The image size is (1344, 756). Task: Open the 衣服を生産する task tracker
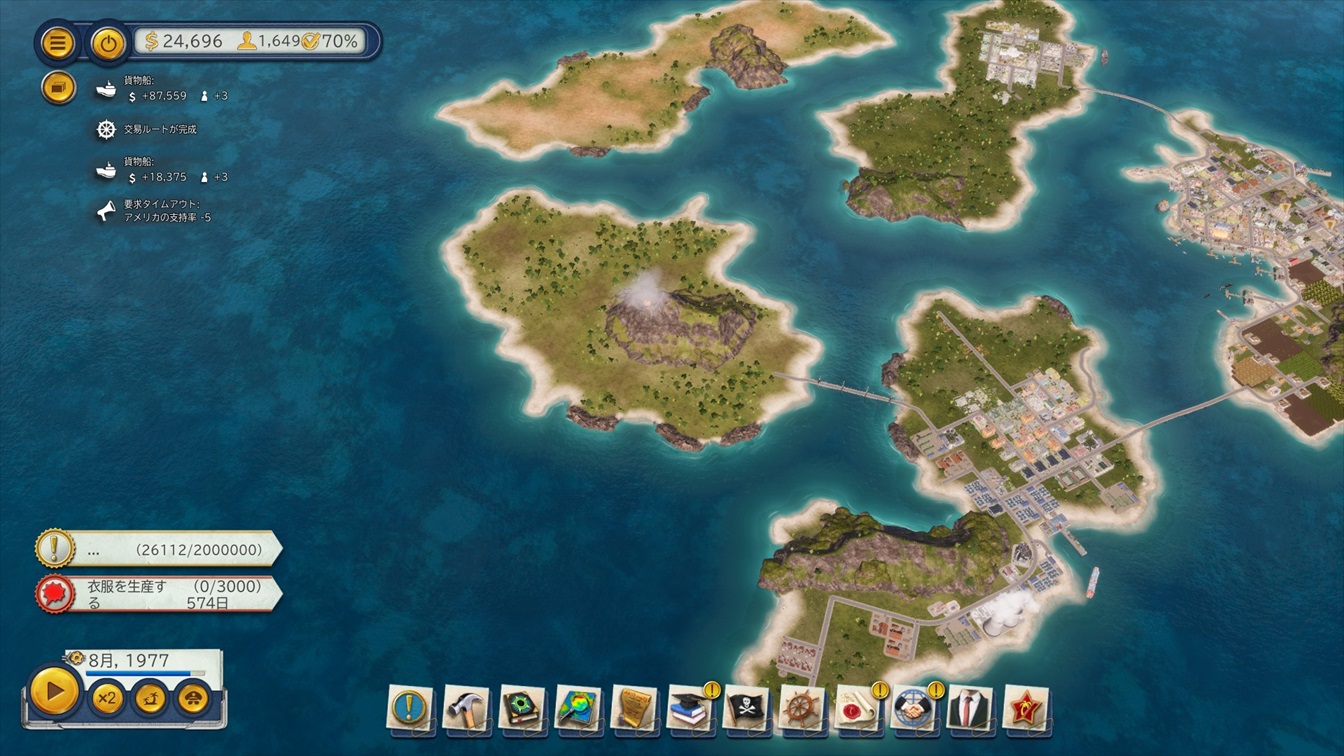coord(159,593)
